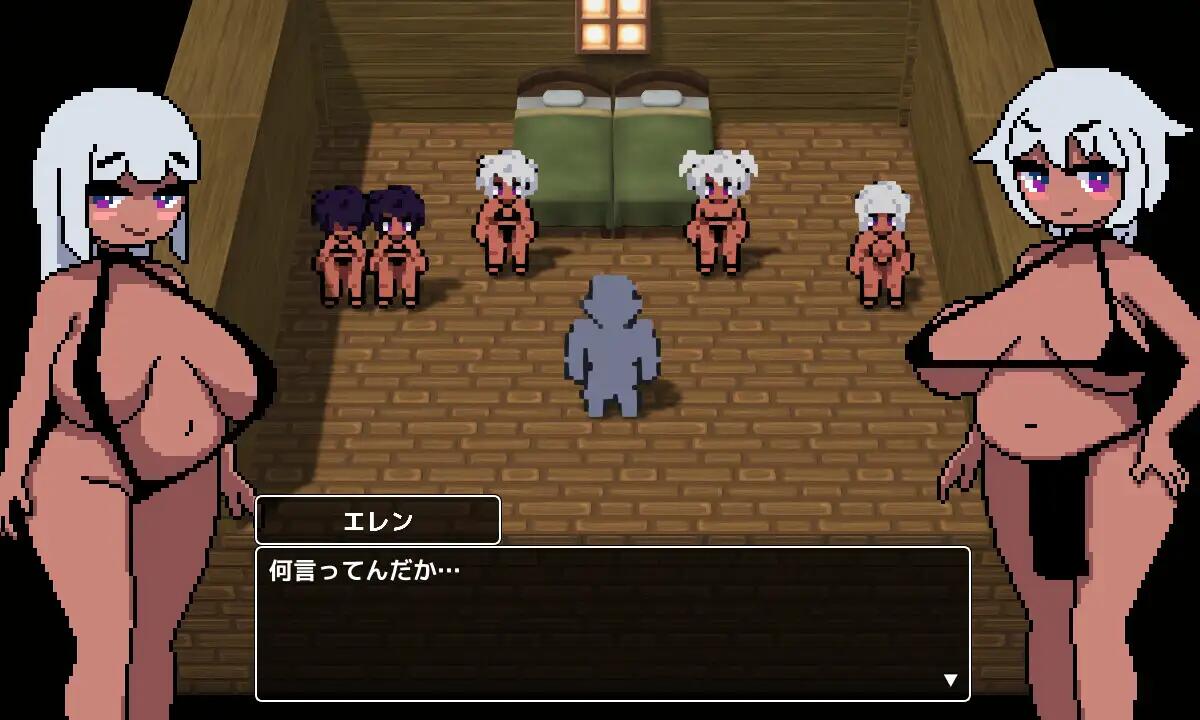Screen dimensions: 1200x720
Task: Advance dialogue with the white arrow indicator
Action: pos(950,680)
